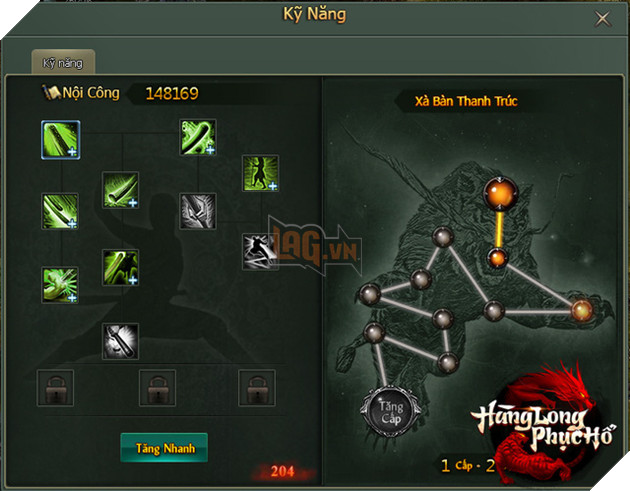Click the Tăng Nhanh quick upgrade button
Screen dimensions: 630x491
point(164,448)
